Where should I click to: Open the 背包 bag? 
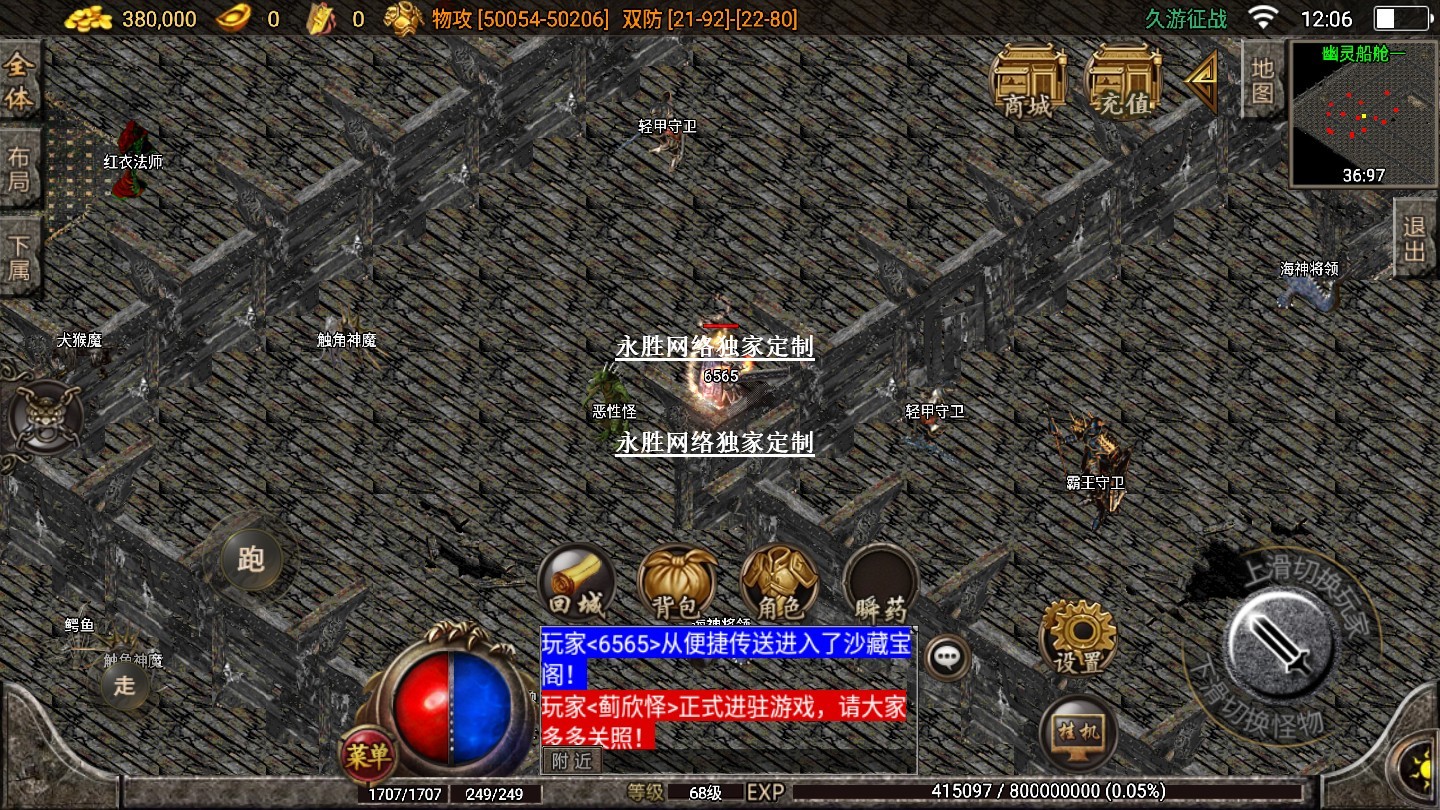click(677, 583)
